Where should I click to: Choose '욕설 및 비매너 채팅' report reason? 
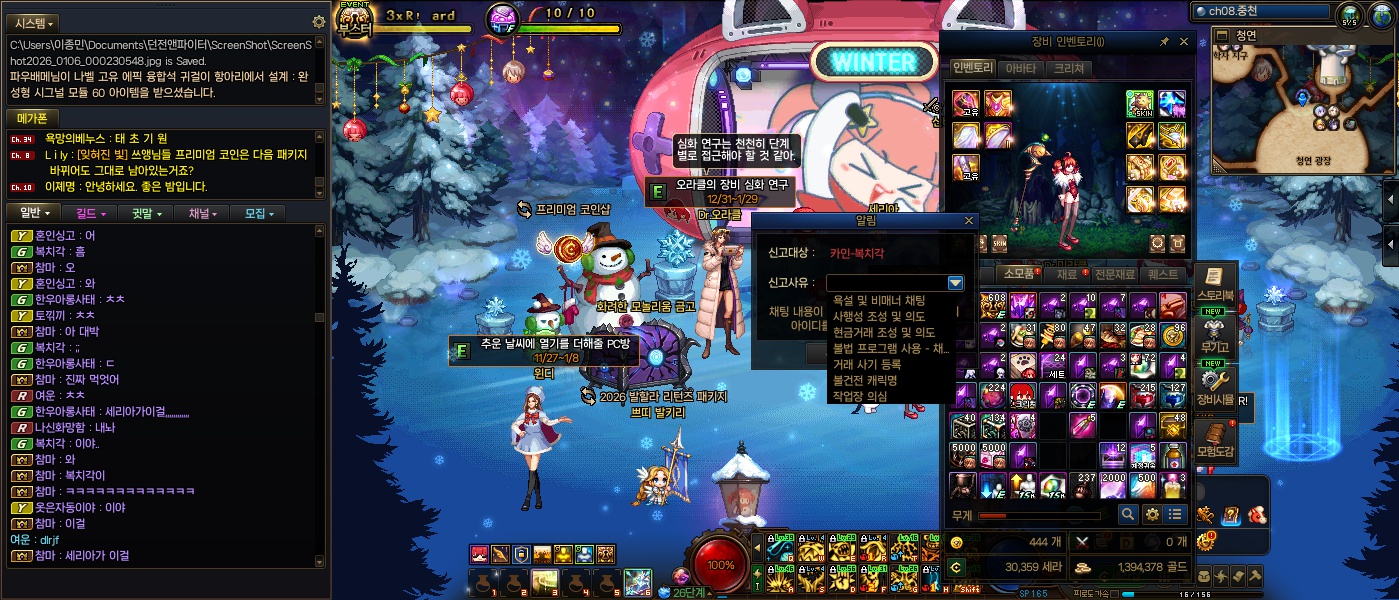(879, 300)
